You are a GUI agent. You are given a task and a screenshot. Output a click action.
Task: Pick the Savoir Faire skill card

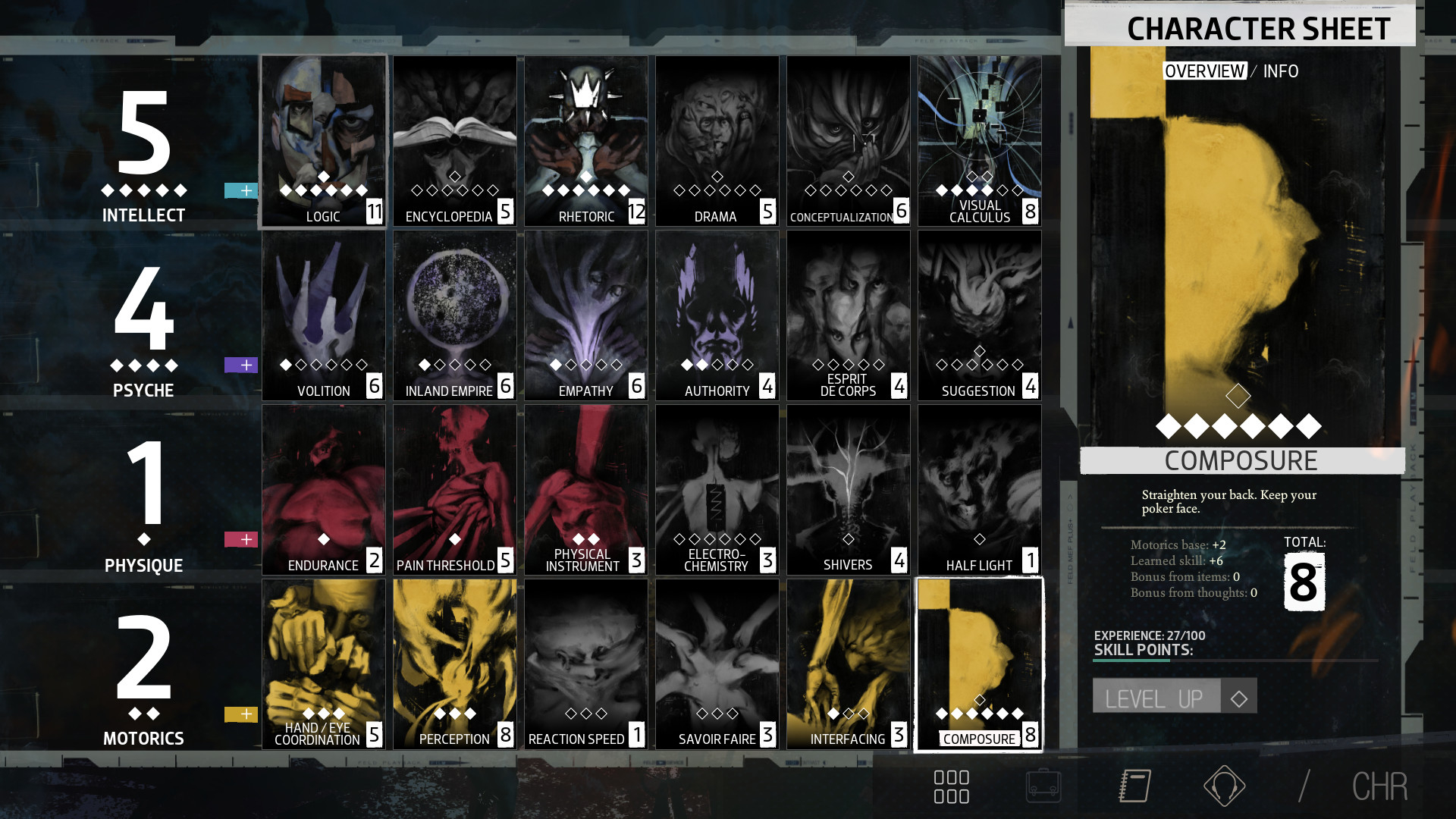coord(717,664)
